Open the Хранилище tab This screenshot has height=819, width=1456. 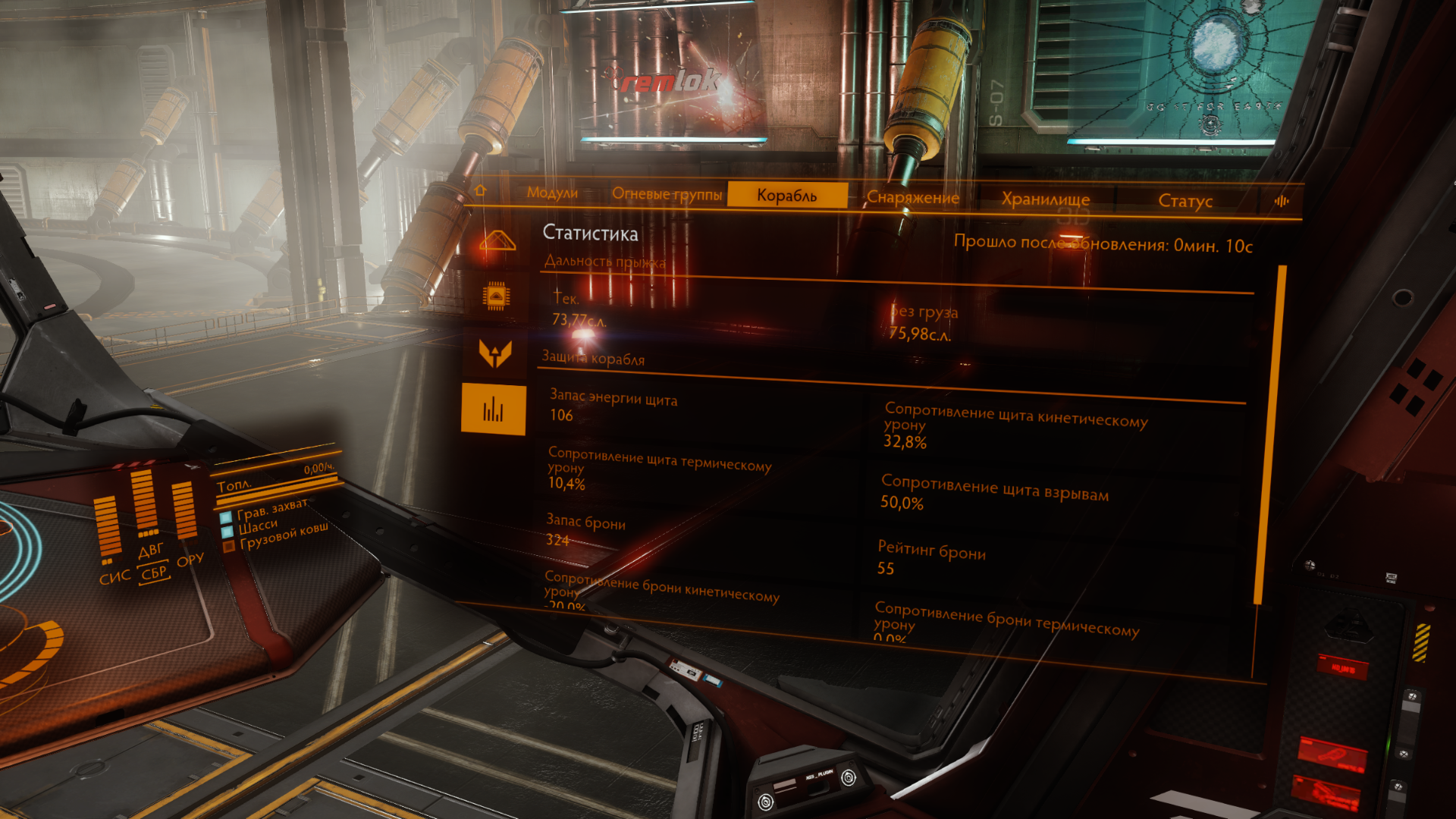(1045, 199)
